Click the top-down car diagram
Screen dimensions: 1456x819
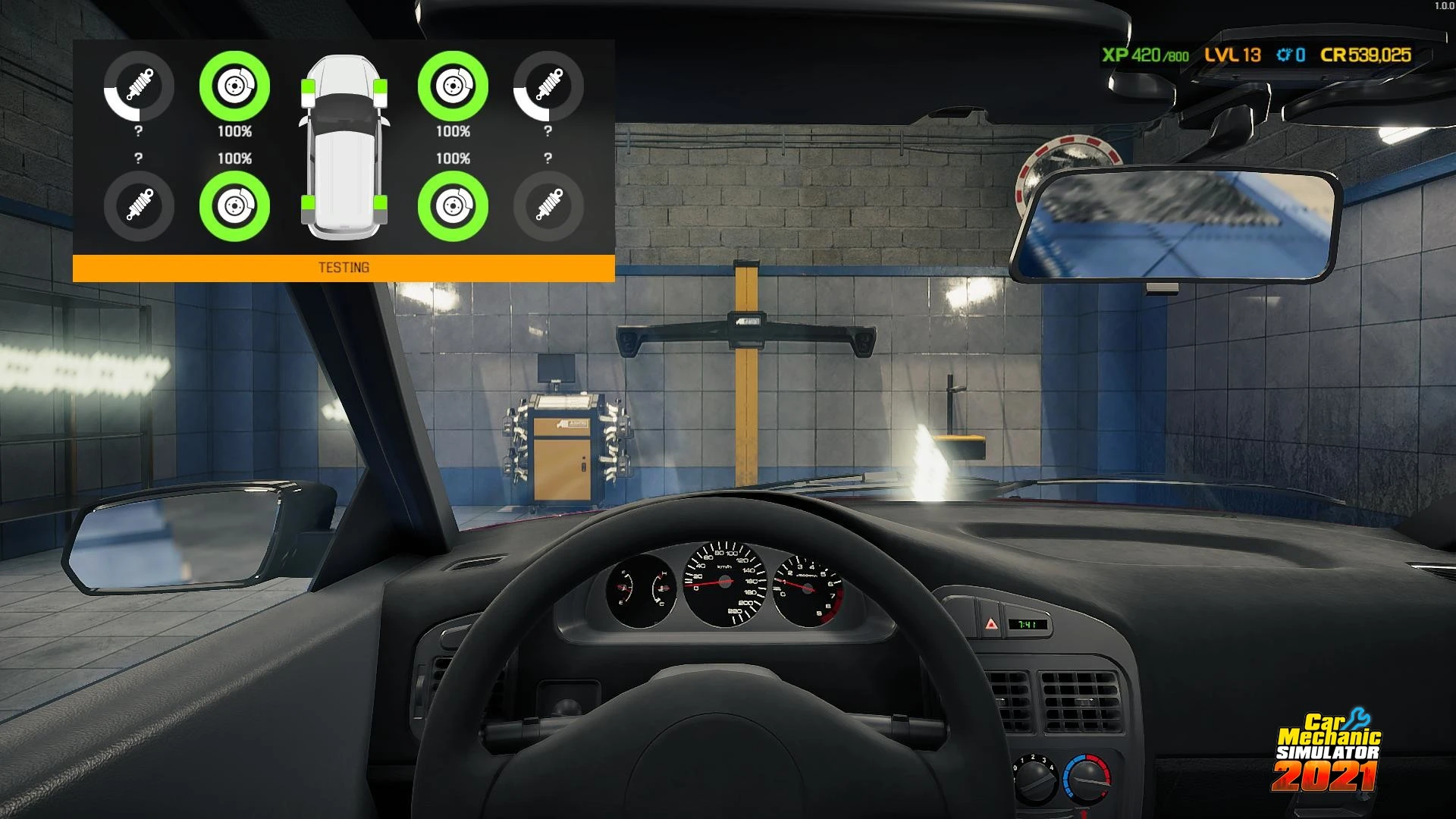344,148
